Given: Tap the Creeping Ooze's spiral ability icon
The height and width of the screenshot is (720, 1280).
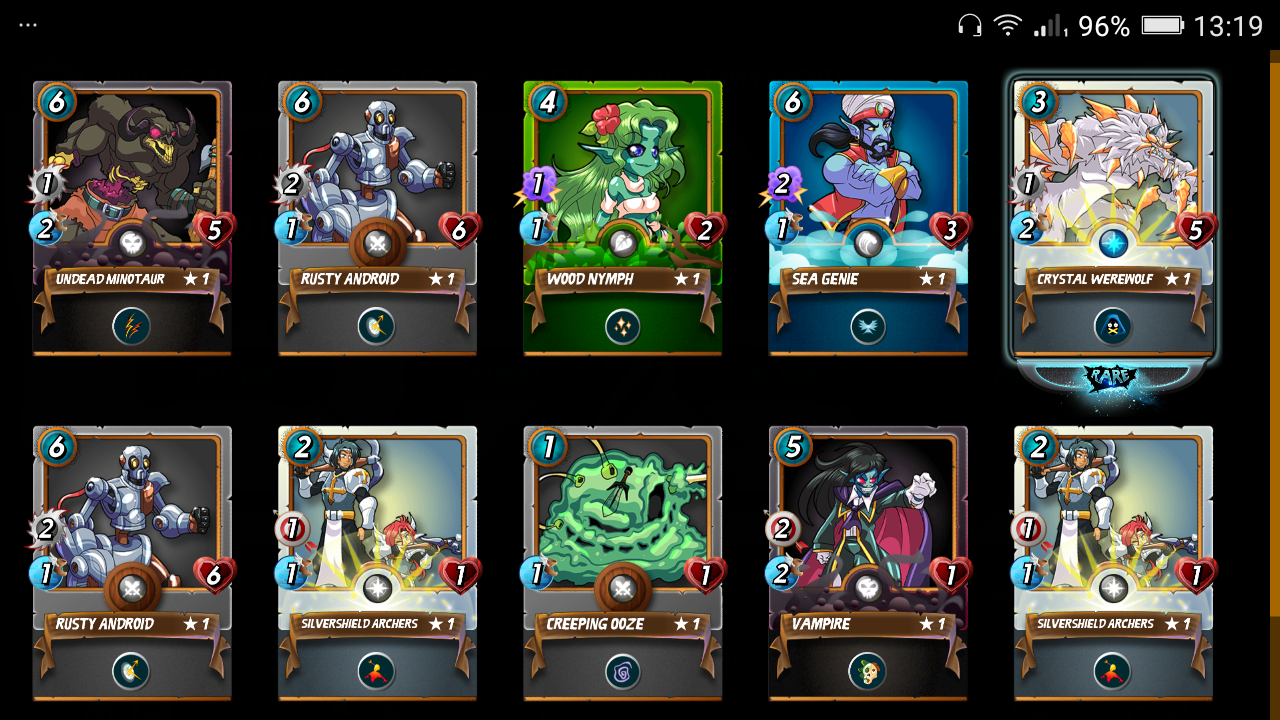Looking at the screenshot, I should pyautogui.click(x=622, y=671).
